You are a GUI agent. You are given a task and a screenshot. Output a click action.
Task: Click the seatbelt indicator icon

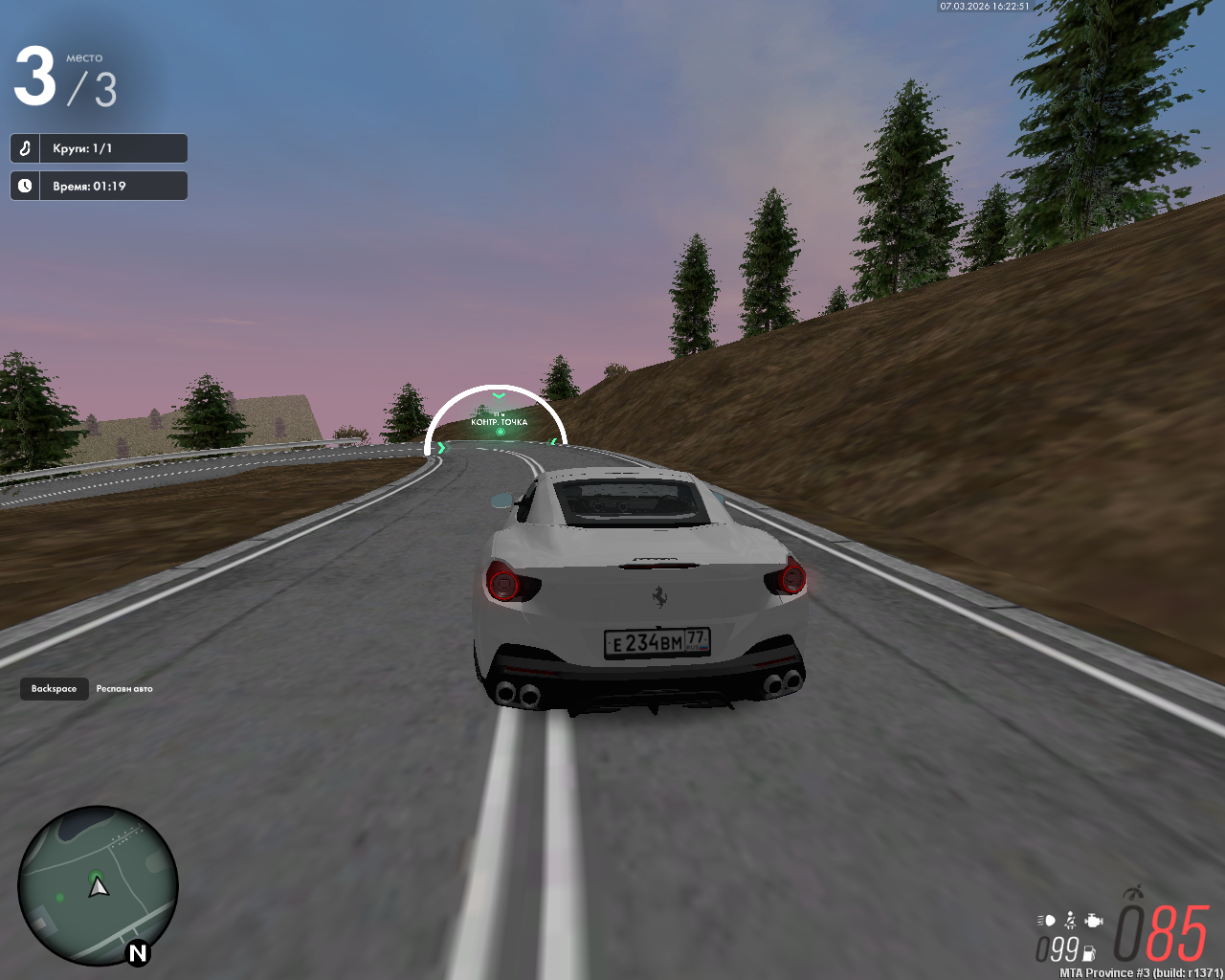(x=1070, y=921)
